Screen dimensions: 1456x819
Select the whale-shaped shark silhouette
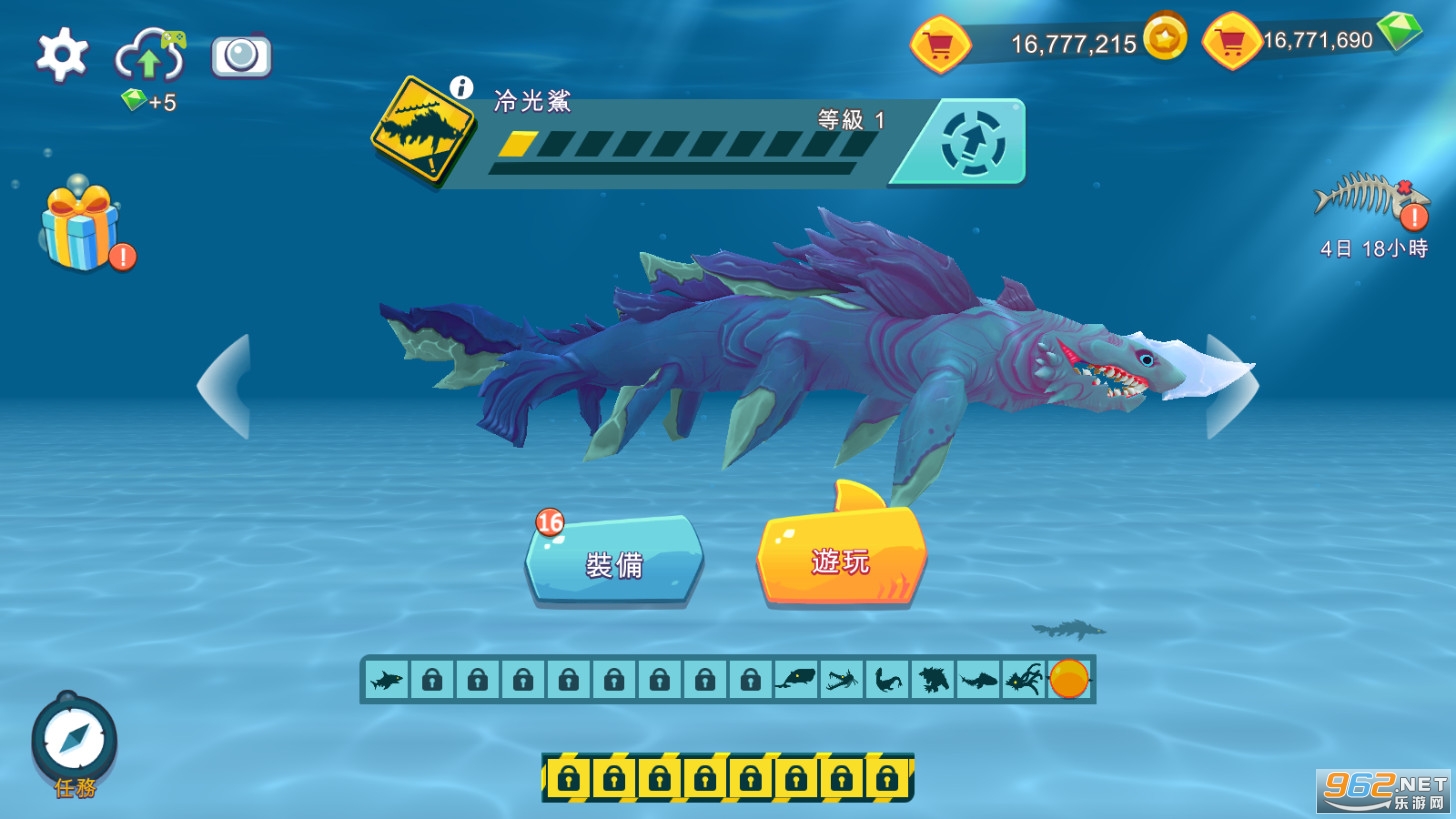pos(795,680)
